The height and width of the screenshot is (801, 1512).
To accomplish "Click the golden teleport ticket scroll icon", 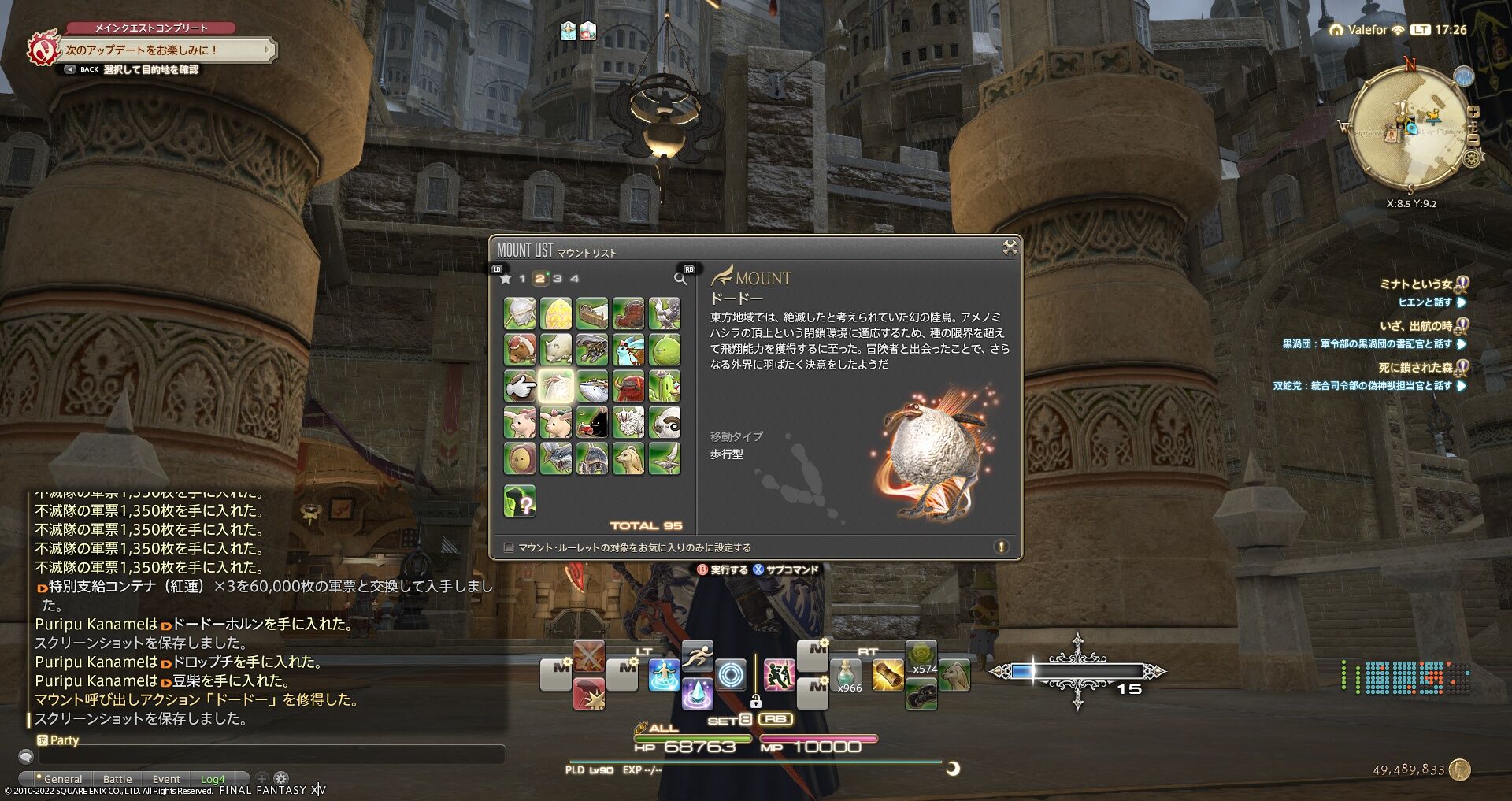I will [887, 677].
